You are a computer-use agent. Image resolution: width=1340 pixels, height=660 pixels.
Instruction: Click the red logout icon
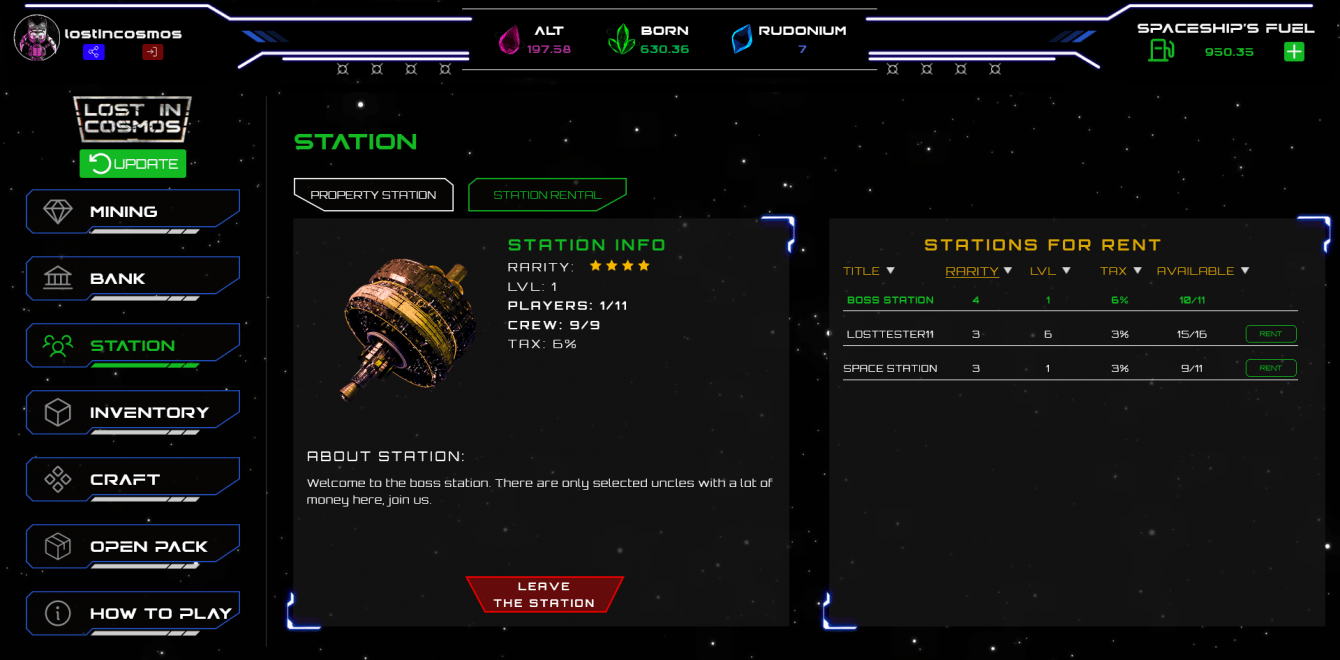152,52
